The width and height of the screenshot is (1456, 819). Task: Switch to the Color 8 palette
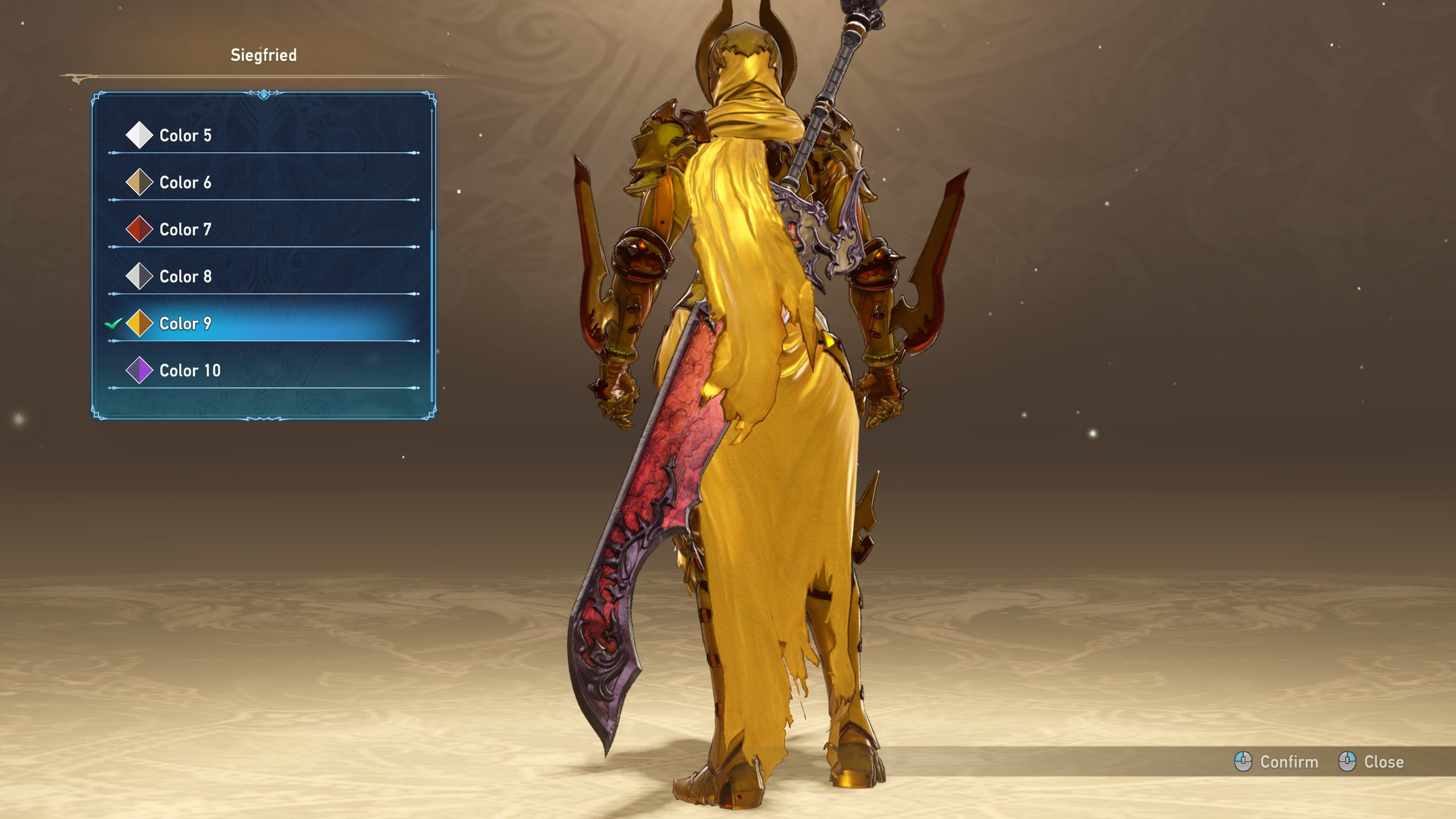point(185,276)
